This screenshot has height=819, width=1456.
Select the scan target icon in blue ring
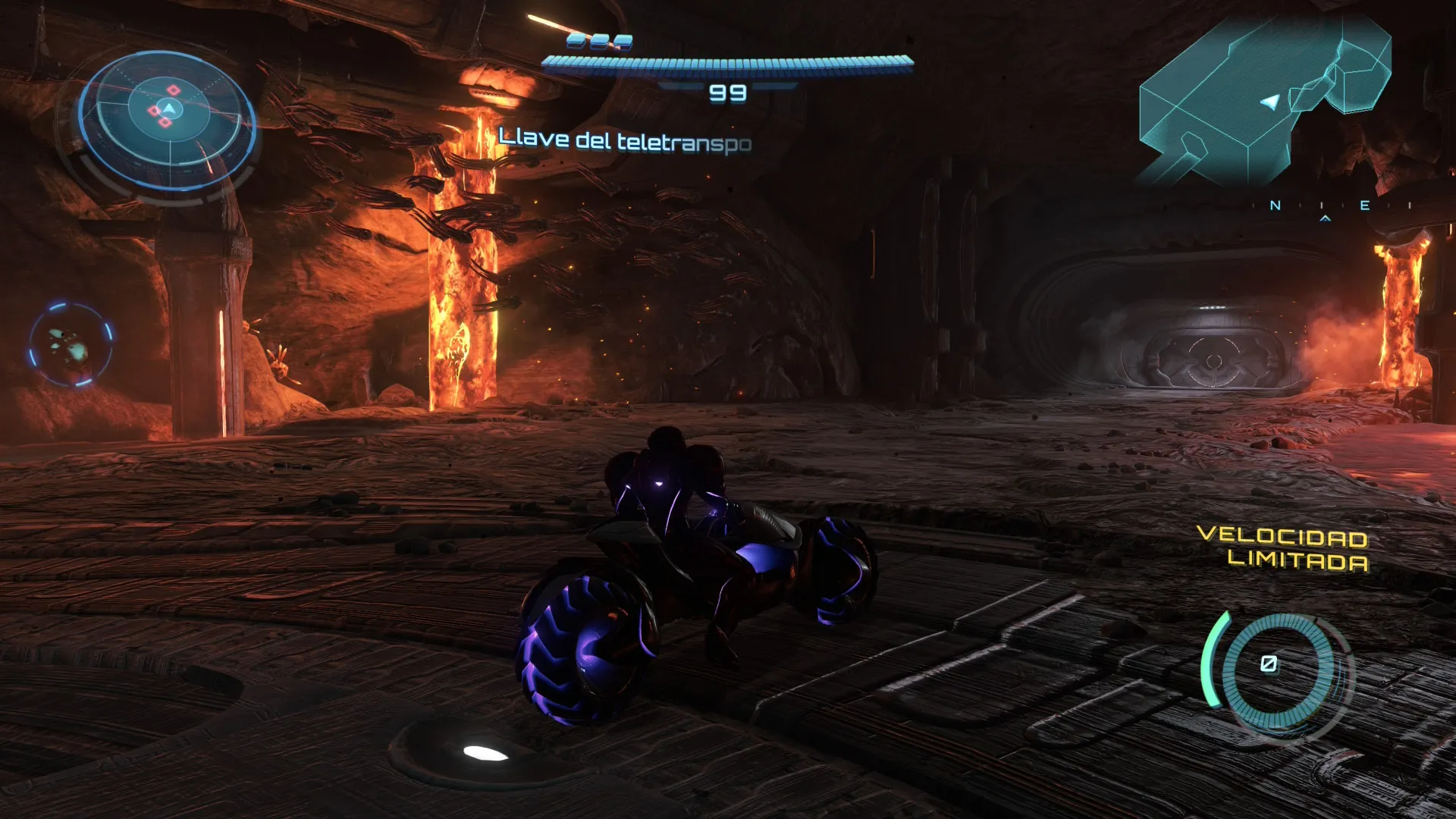pyautogui.click(x=71, y=345)
